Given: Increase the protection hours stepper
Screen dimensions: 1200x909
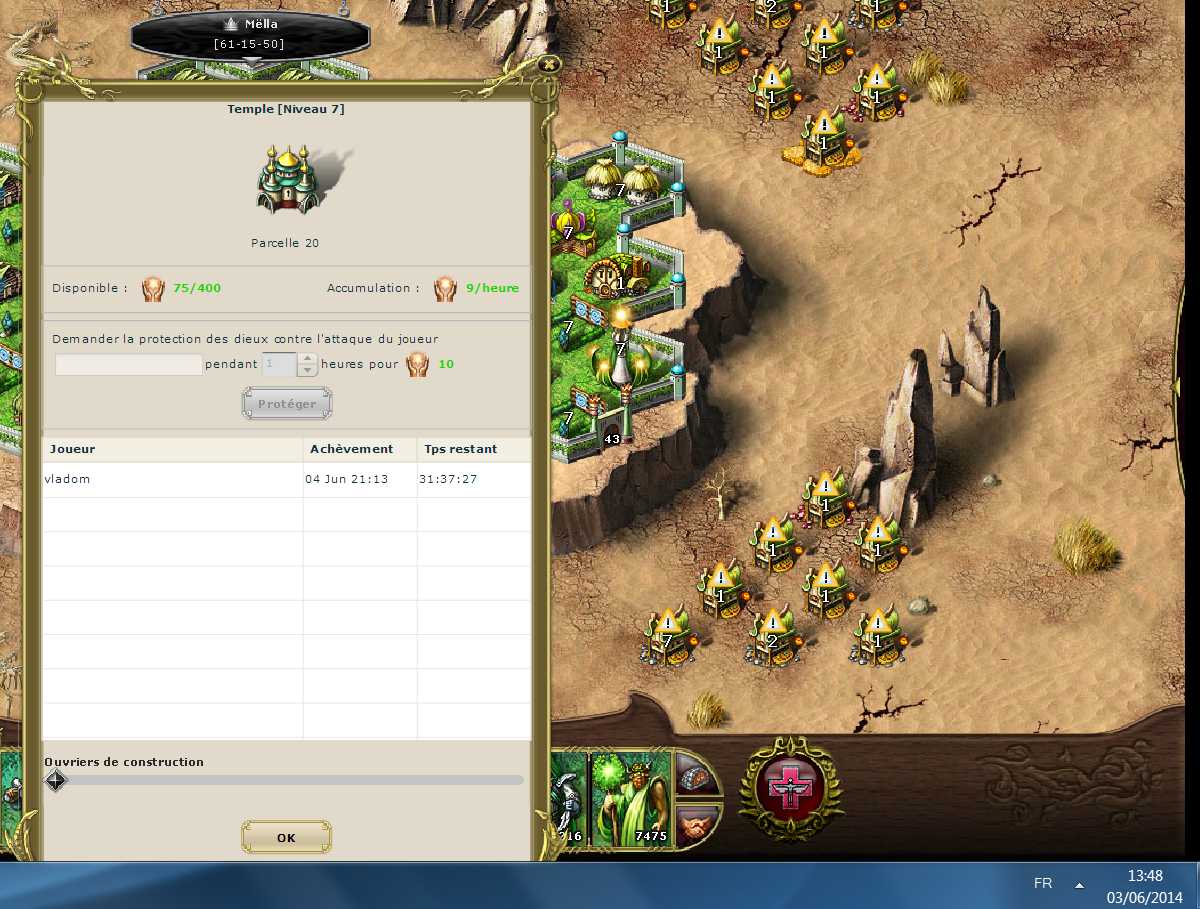Looking at the screenshot, I should (308, 359).
